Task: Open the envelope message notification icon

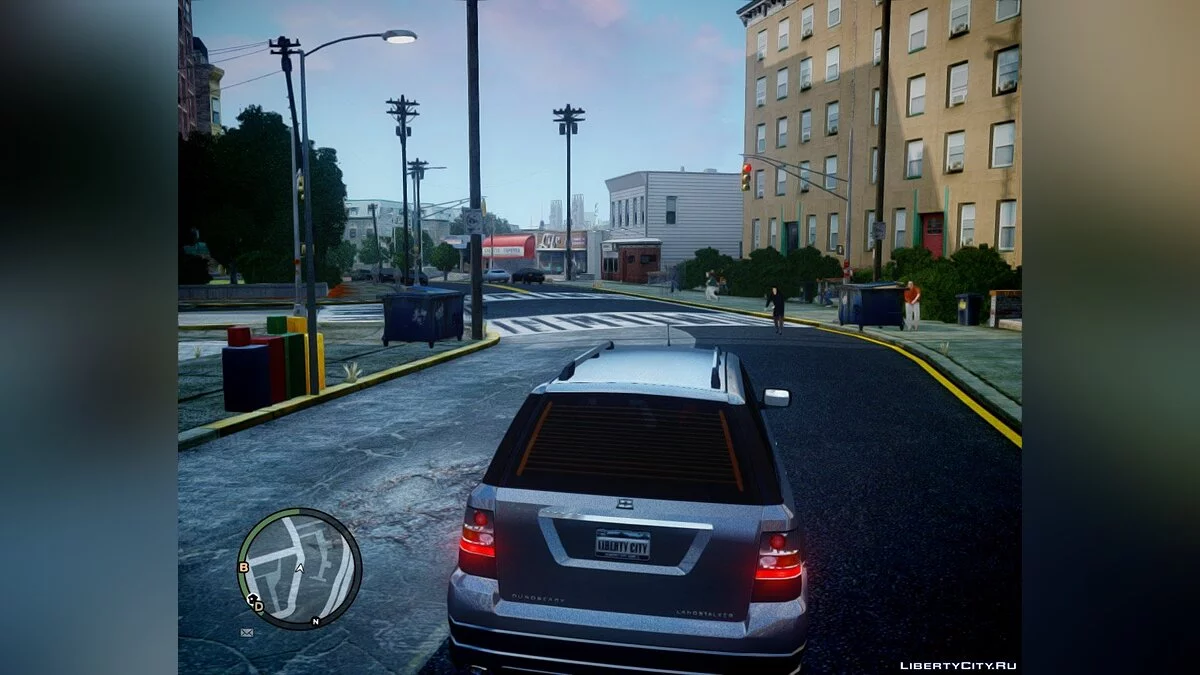Action: pyautogui.click(x=247, y=633)
